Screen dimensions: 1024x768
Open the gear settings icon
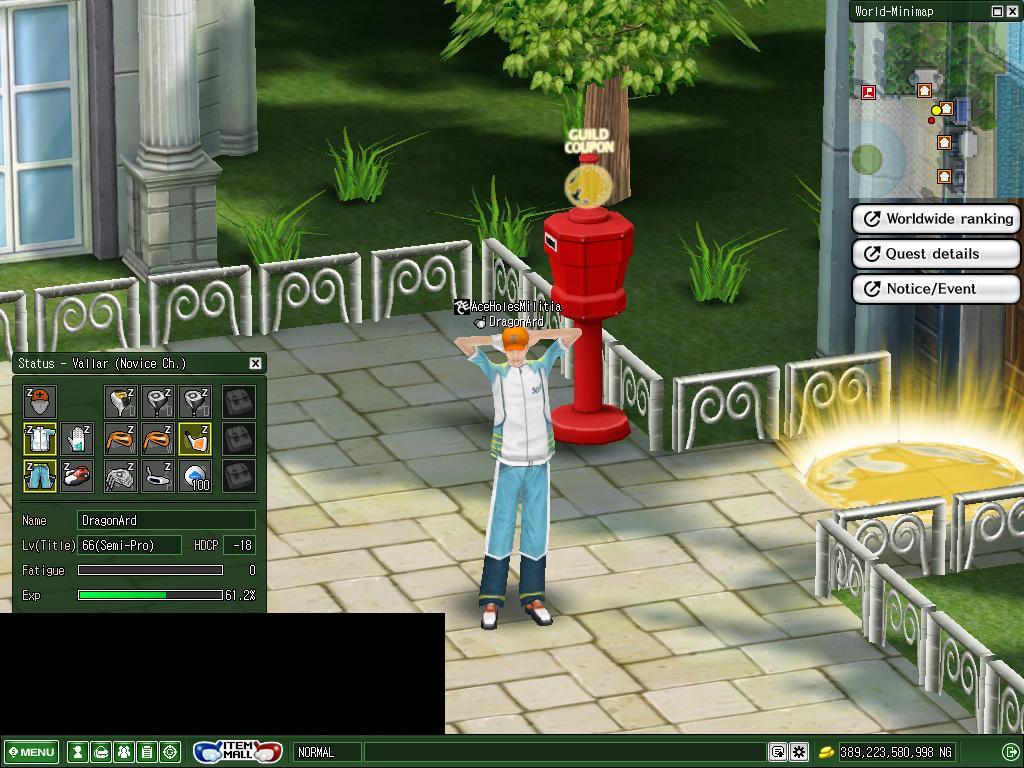pos(799,752)
